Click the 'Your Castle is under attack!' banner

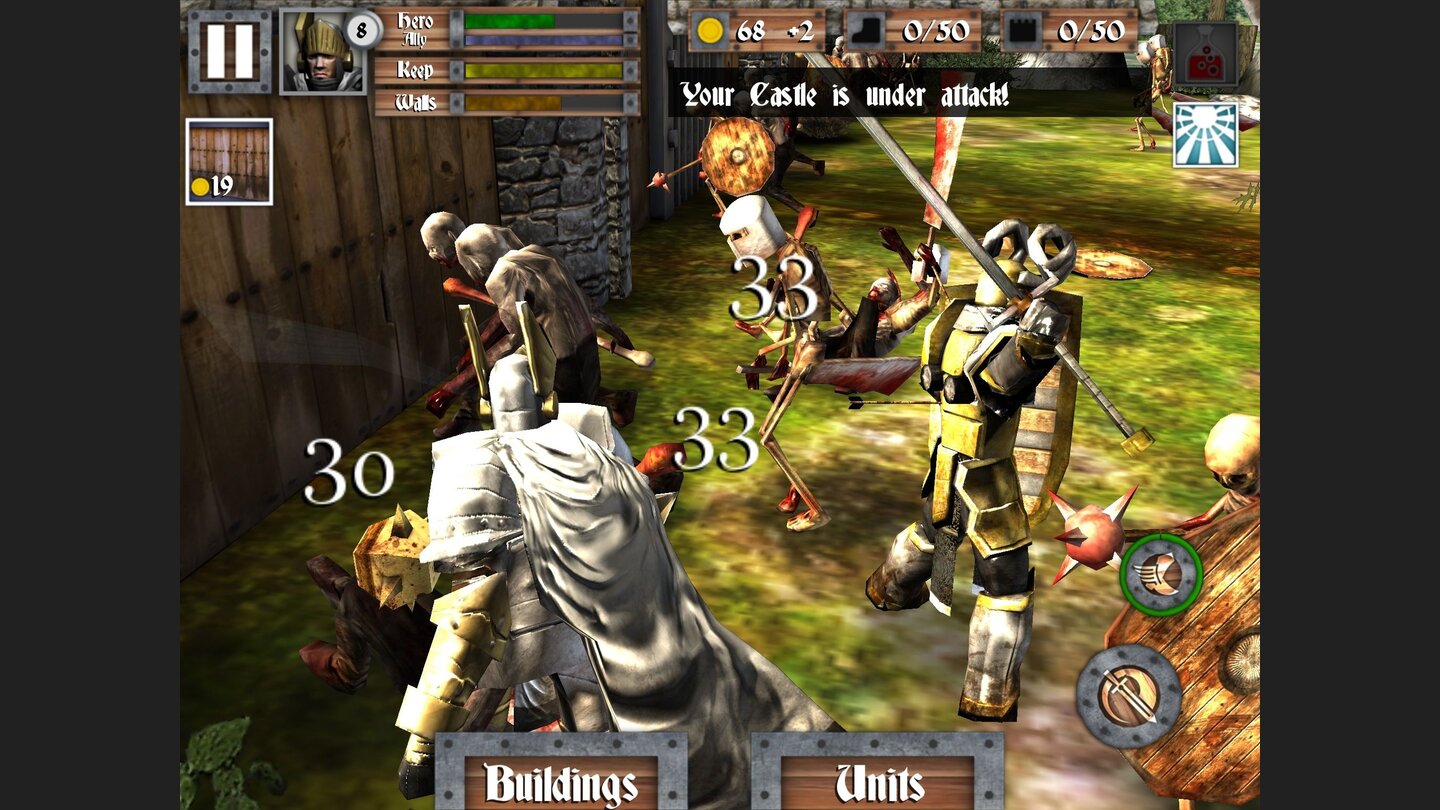pyautogui.click(x=845, y=95)
